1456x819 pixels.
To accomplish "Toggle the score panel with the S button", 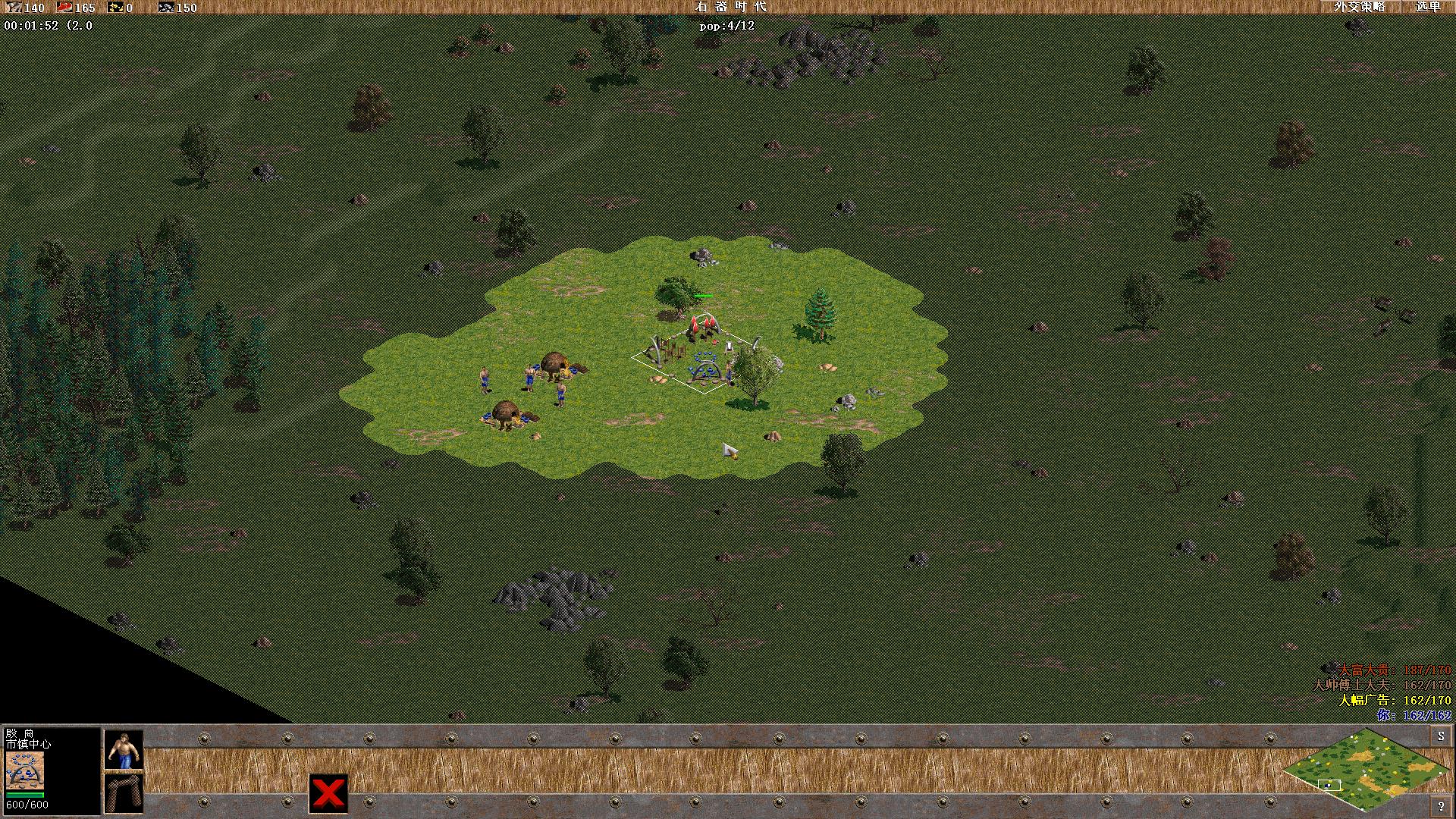I will 1440,734.
